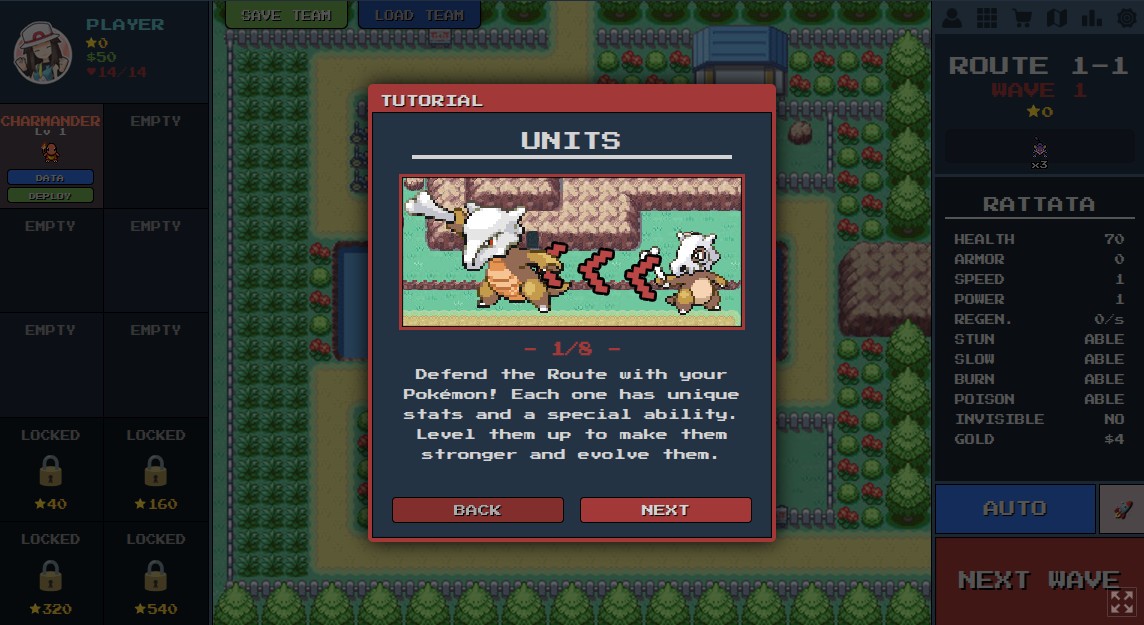Select the locked slot costing 40 stars
This screenshot has height=625, width=1144.
(51, 470)
